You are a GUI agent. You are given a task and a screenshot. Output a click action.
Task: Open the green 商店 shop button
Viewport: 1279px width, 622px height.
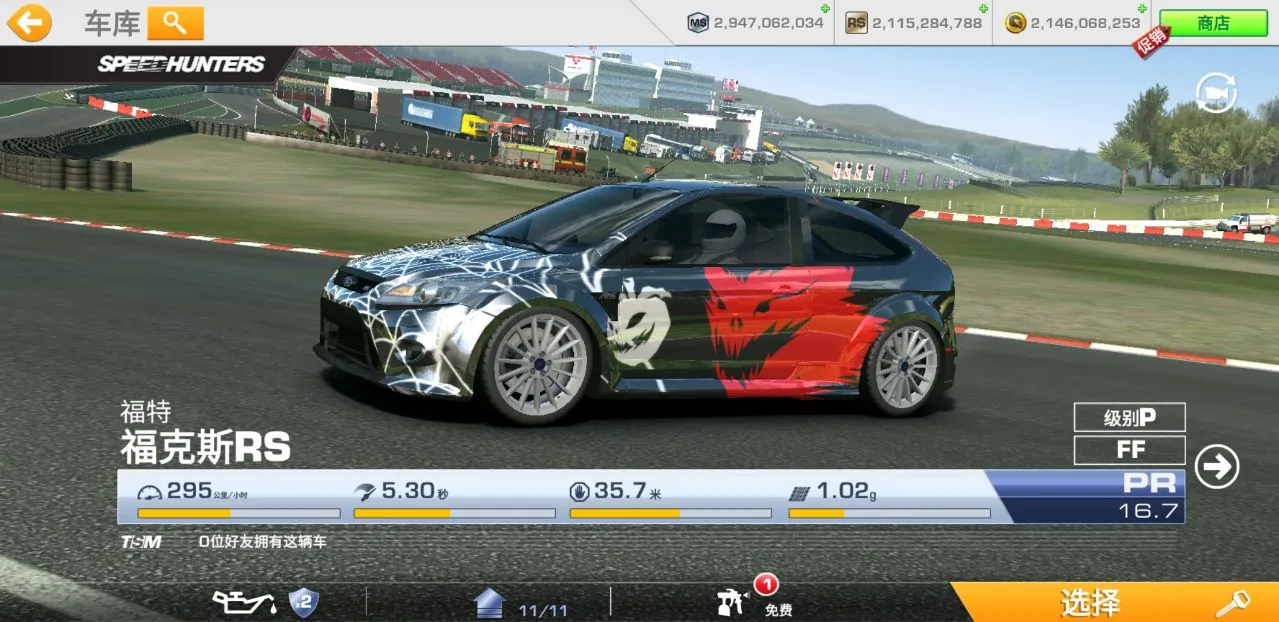click(1213, 23)
